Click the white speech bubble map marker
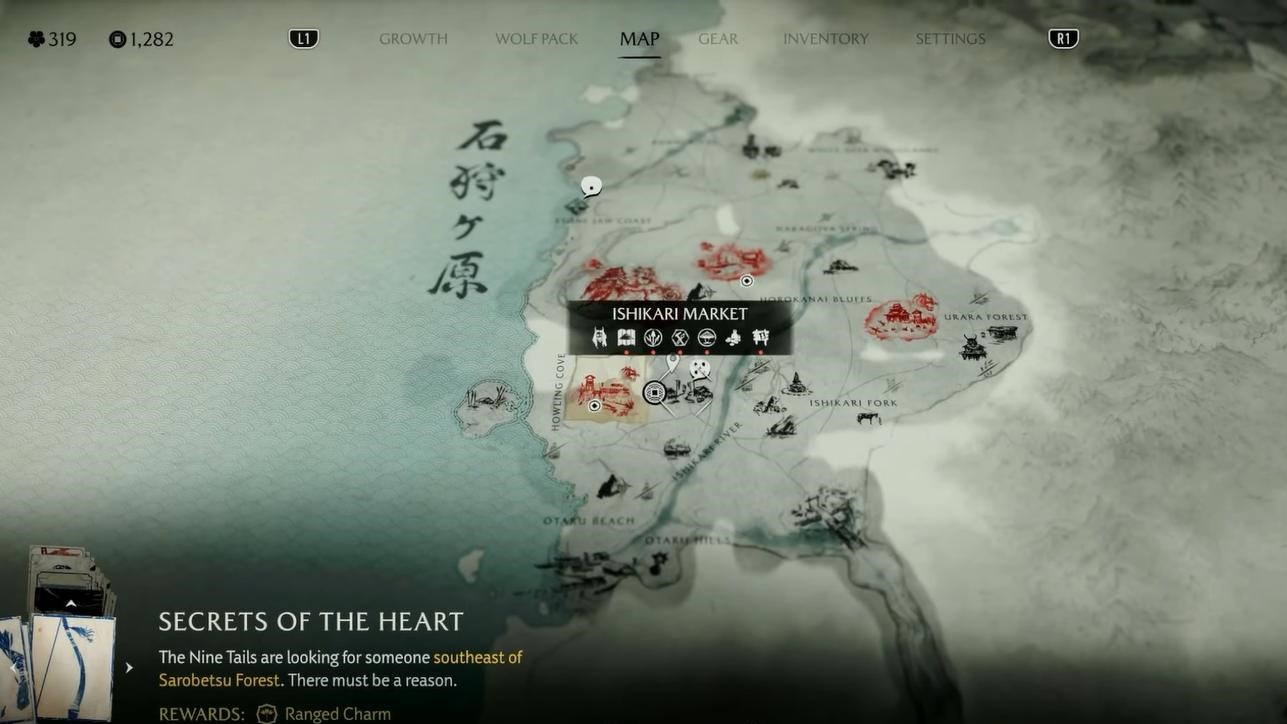1287x724 pixels. click(x=592, y=186)
